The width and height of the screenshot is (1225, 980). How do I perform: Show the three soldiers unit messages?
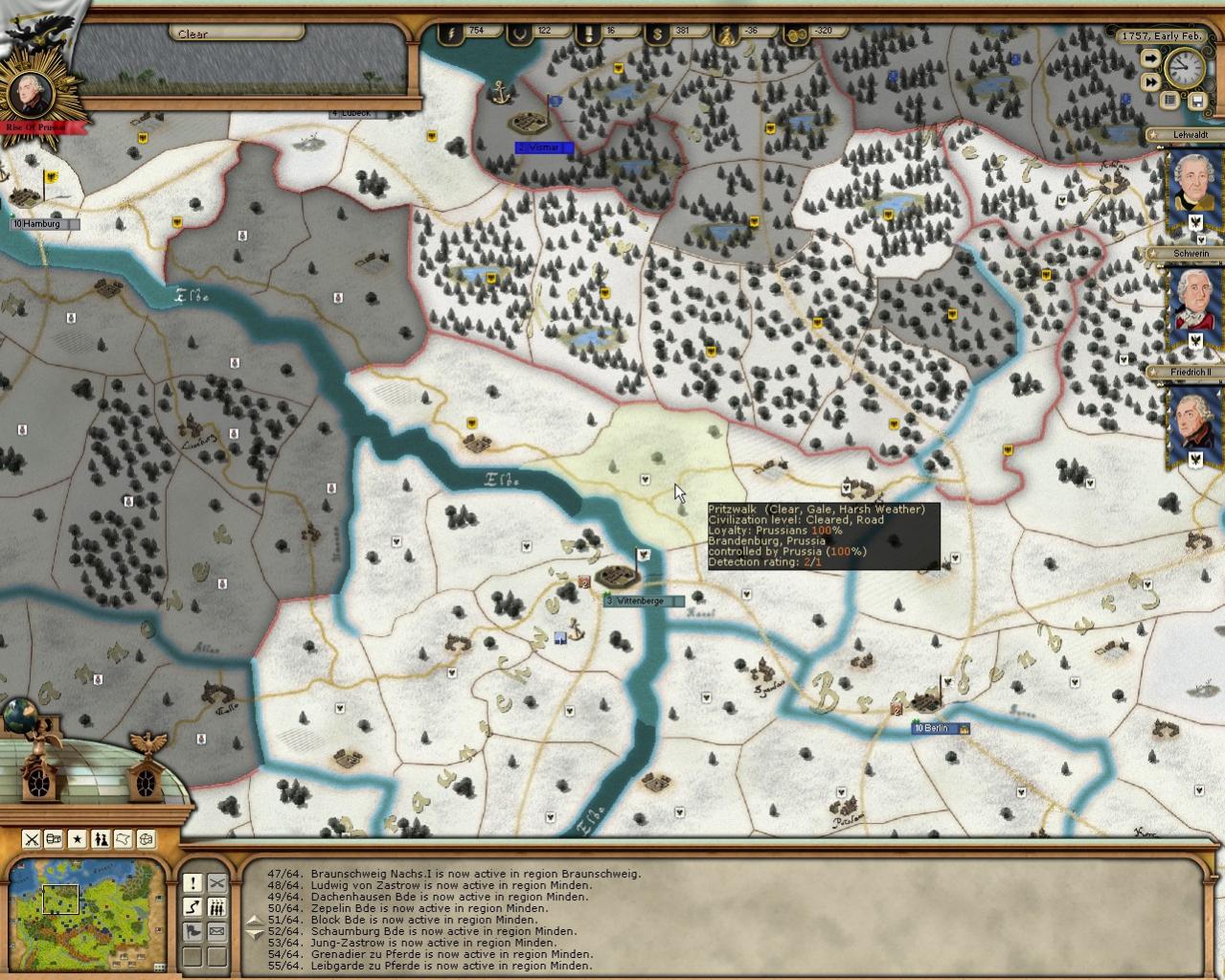[217, 907]
